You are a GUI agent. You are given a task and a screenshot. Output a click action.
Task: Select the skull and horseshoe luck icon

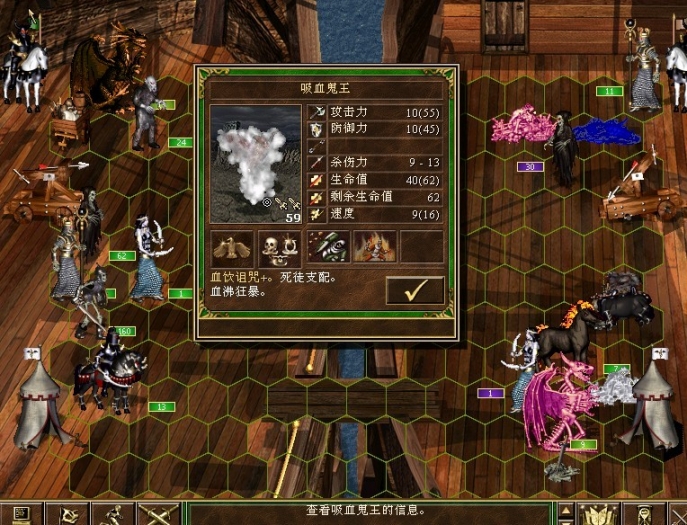tap(280, 246)
